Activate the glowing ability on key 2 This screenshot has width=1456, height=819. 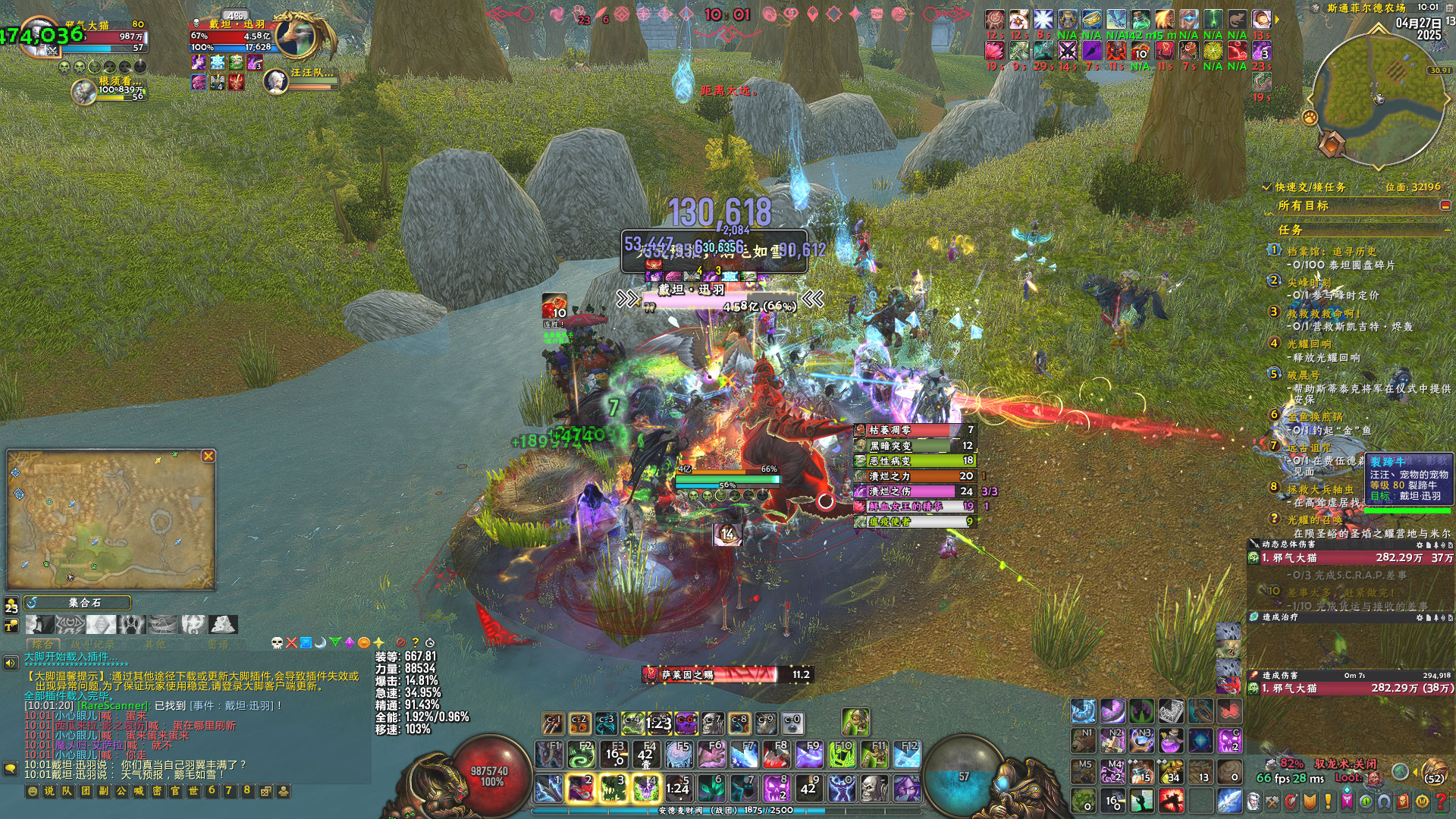(581, 789)
